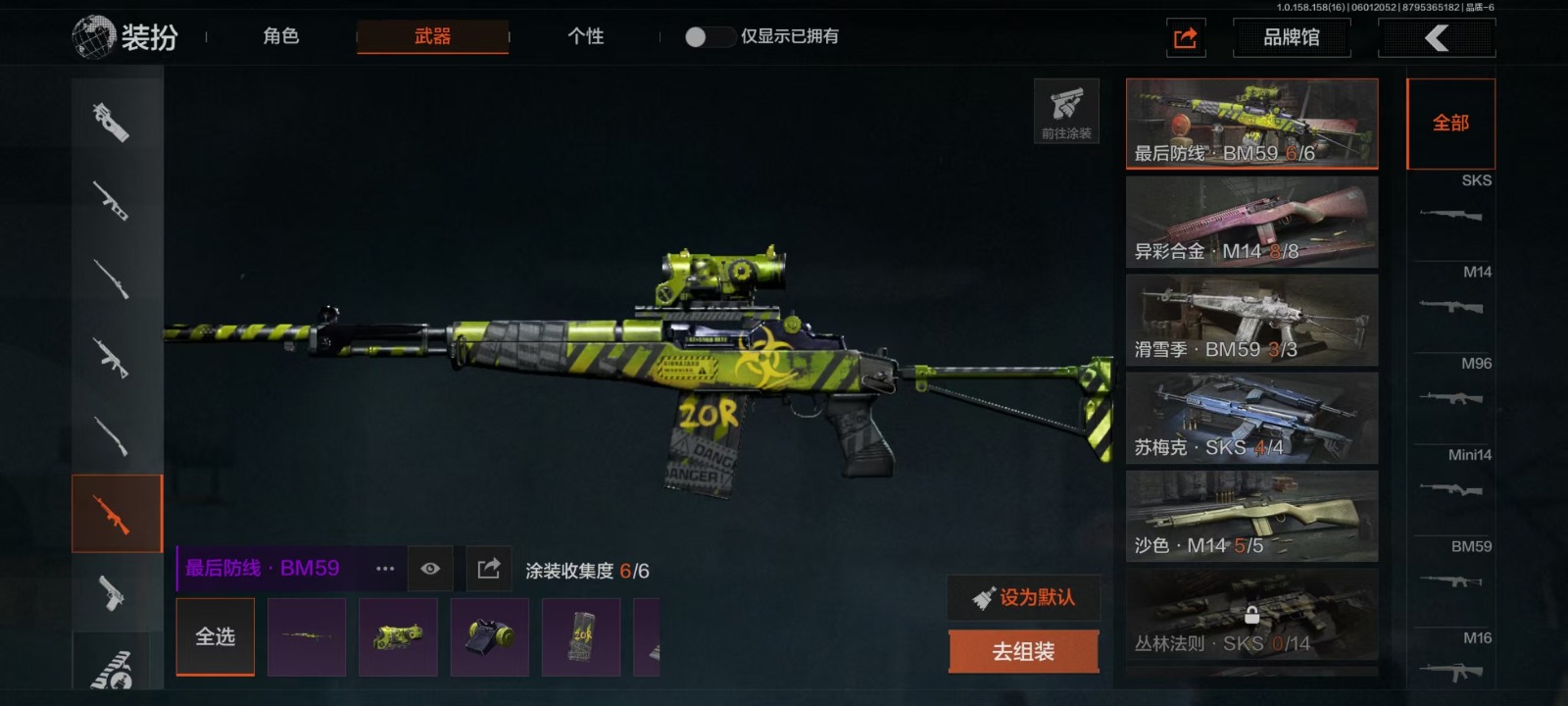Click the share icon at top right

pos(1185,38)
